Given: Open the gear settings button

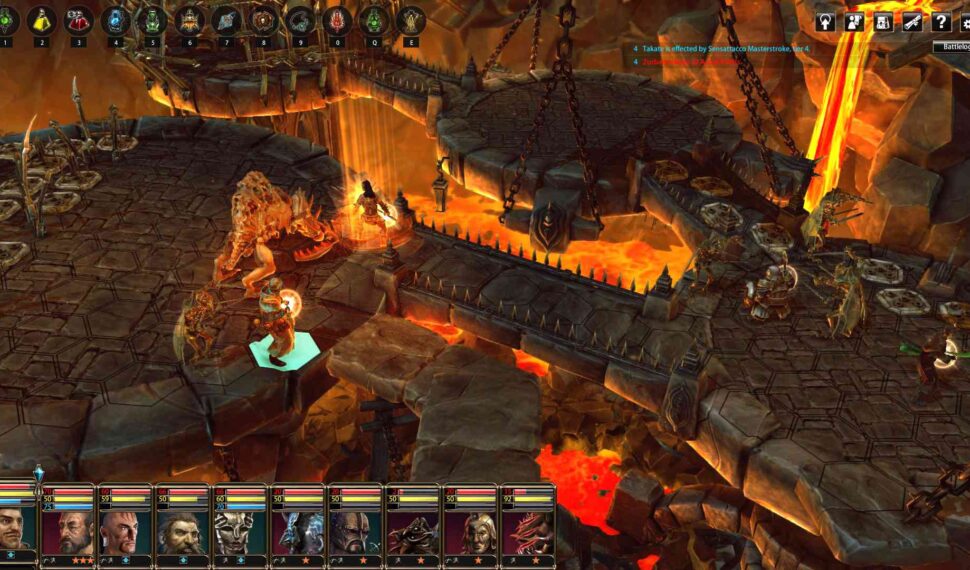Looking at the screenshot, I should 965,21.
